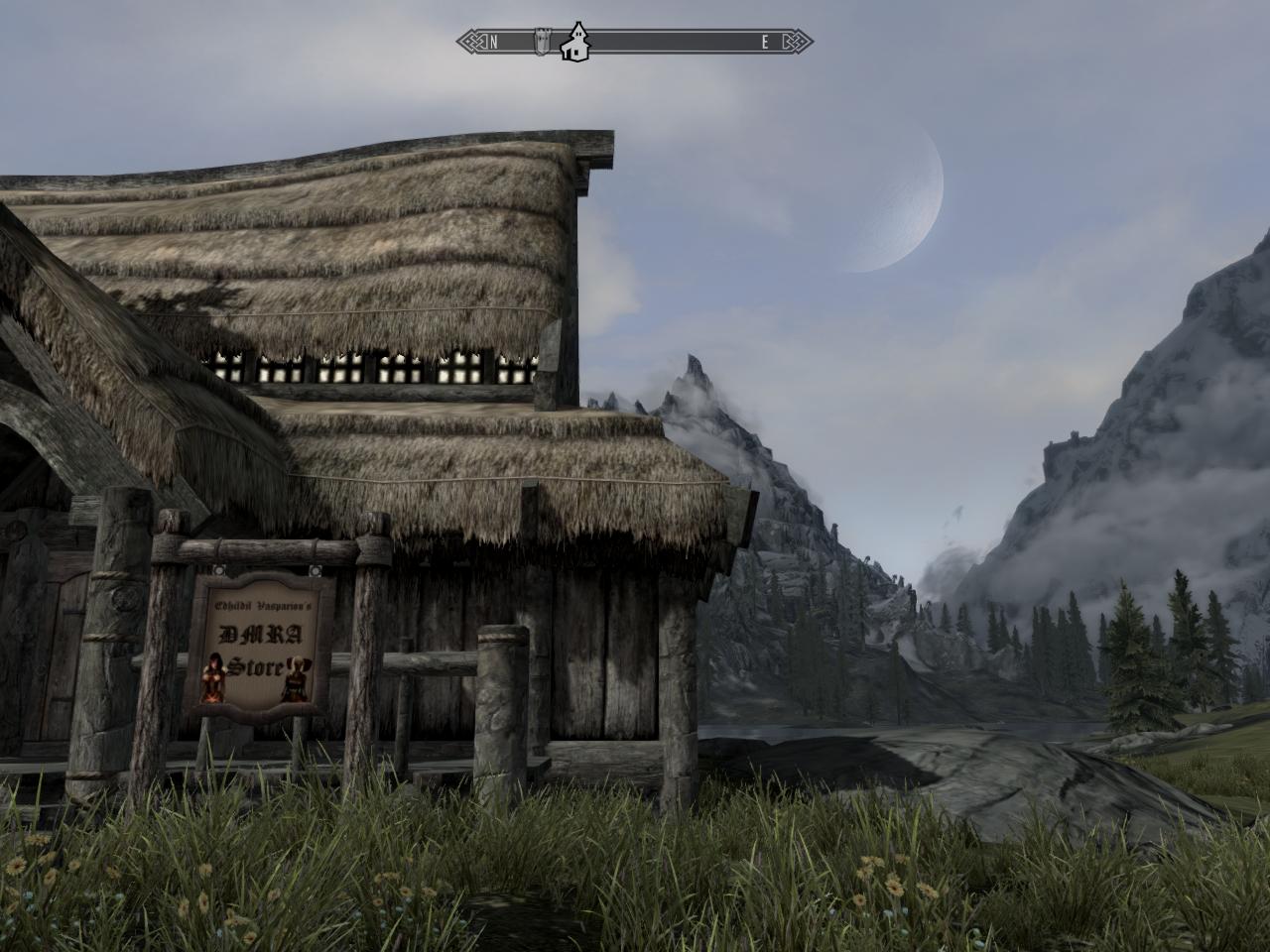Click the Store label on the sign
This screenshot has width=1270, height=952.
tap(257, 666)
